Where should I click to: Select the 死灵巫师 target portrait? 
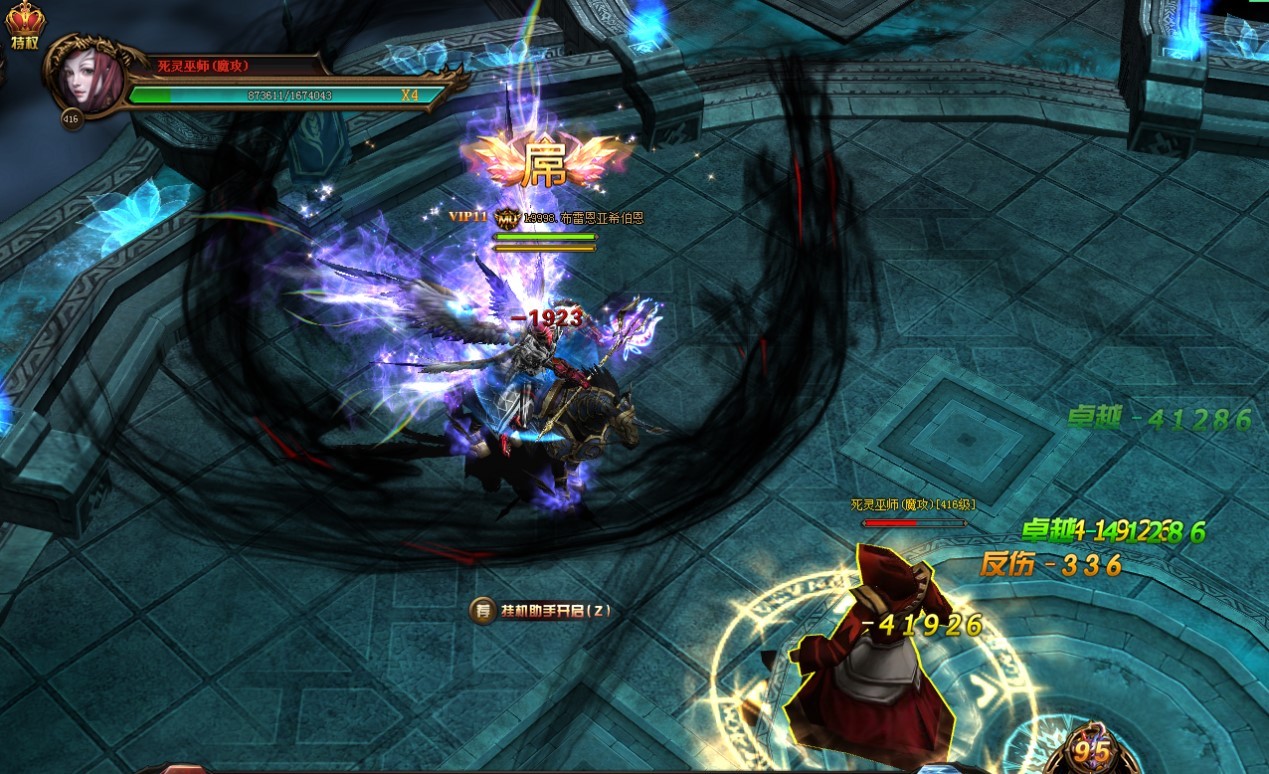click(x=86, y=76)
